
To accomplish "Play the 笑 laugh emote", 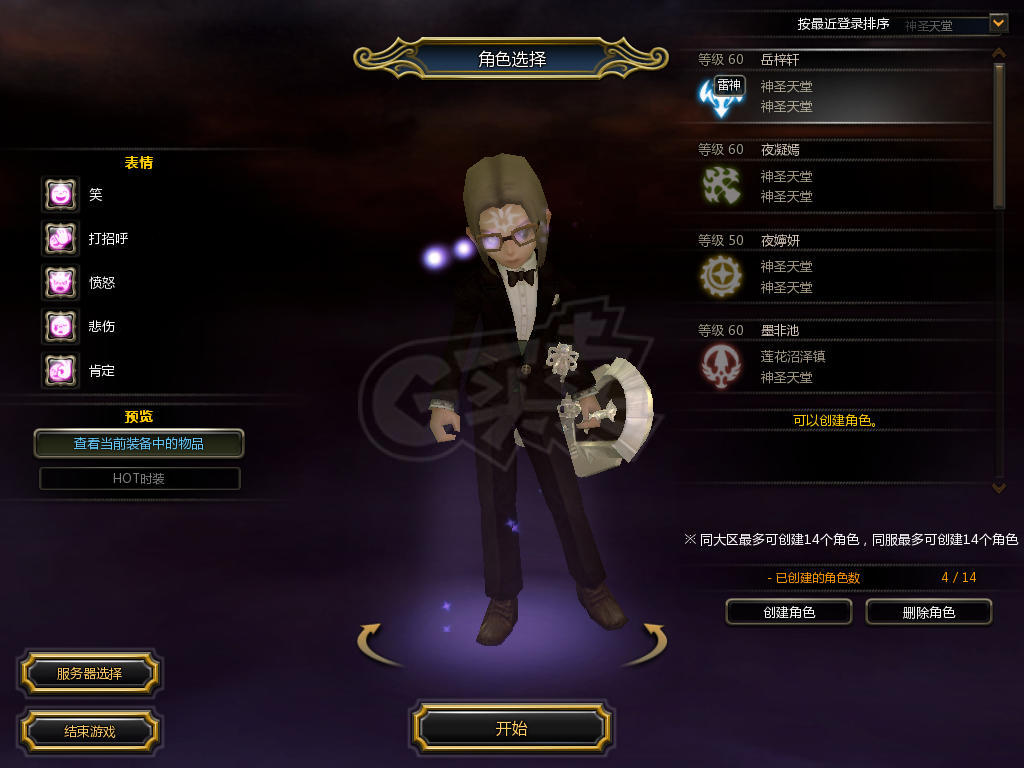I will click(x=60, y=194).
